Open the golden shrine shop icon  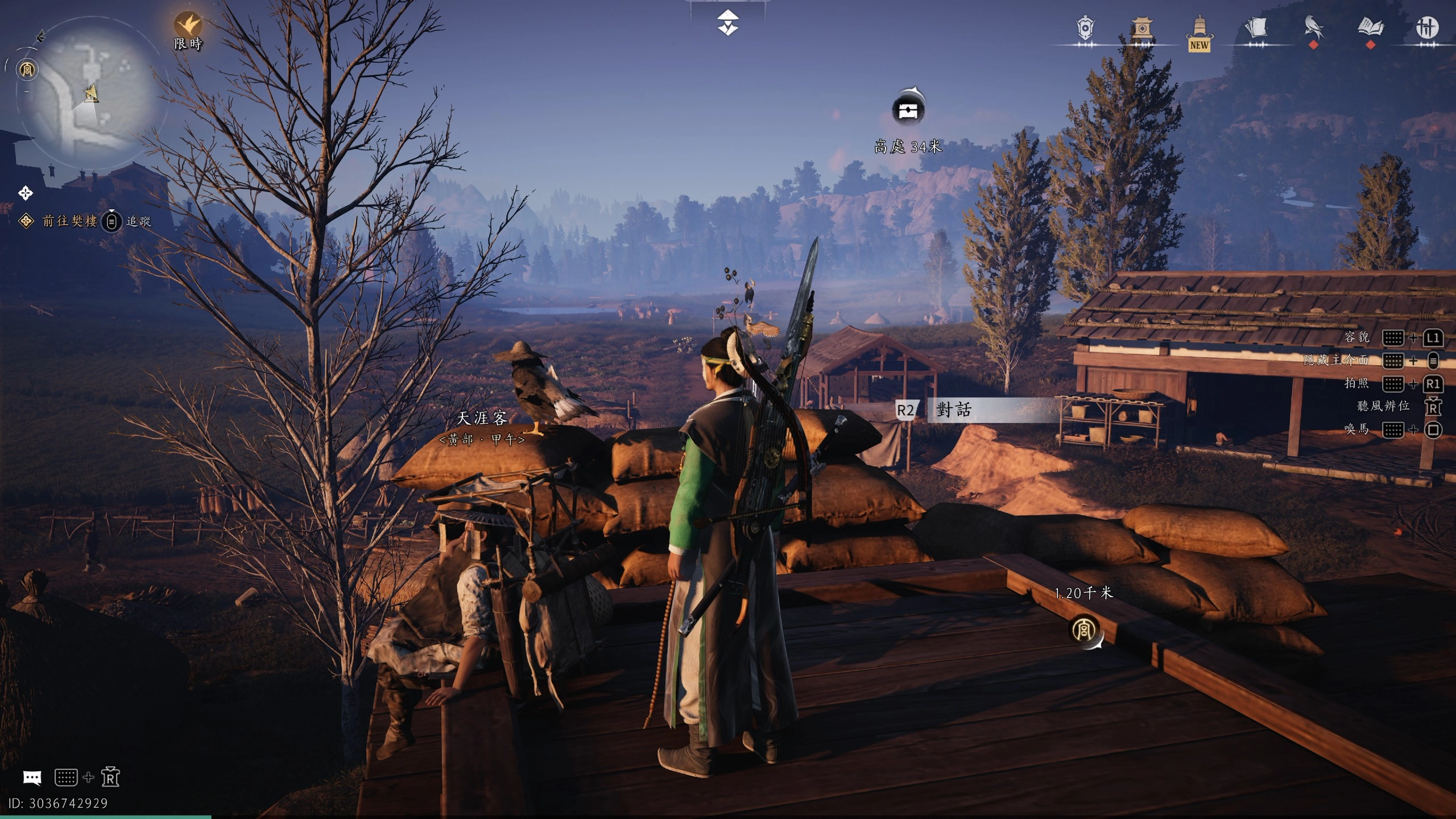point(1141,28)
